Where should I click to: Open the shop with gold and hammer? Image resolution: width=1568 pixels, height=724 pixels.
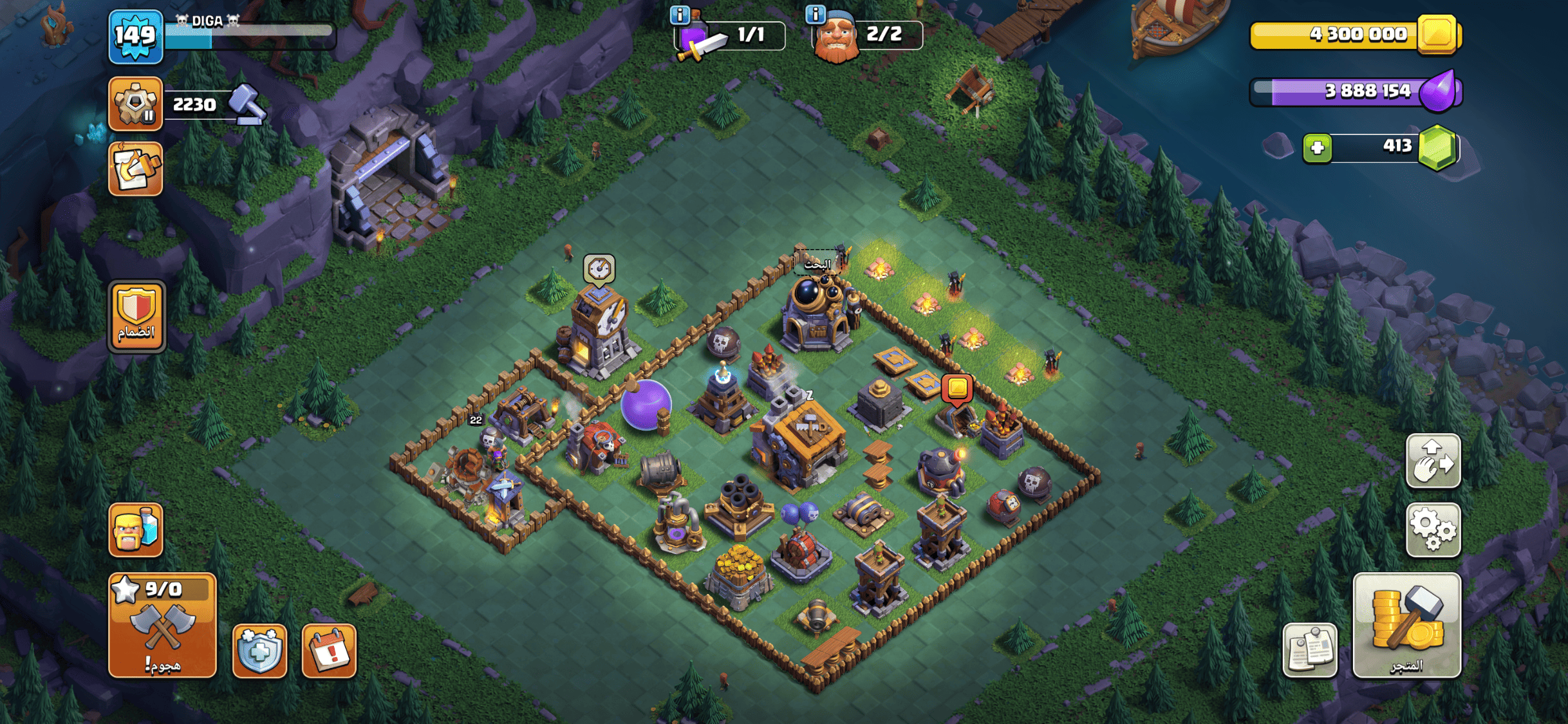pos(1406,625)
